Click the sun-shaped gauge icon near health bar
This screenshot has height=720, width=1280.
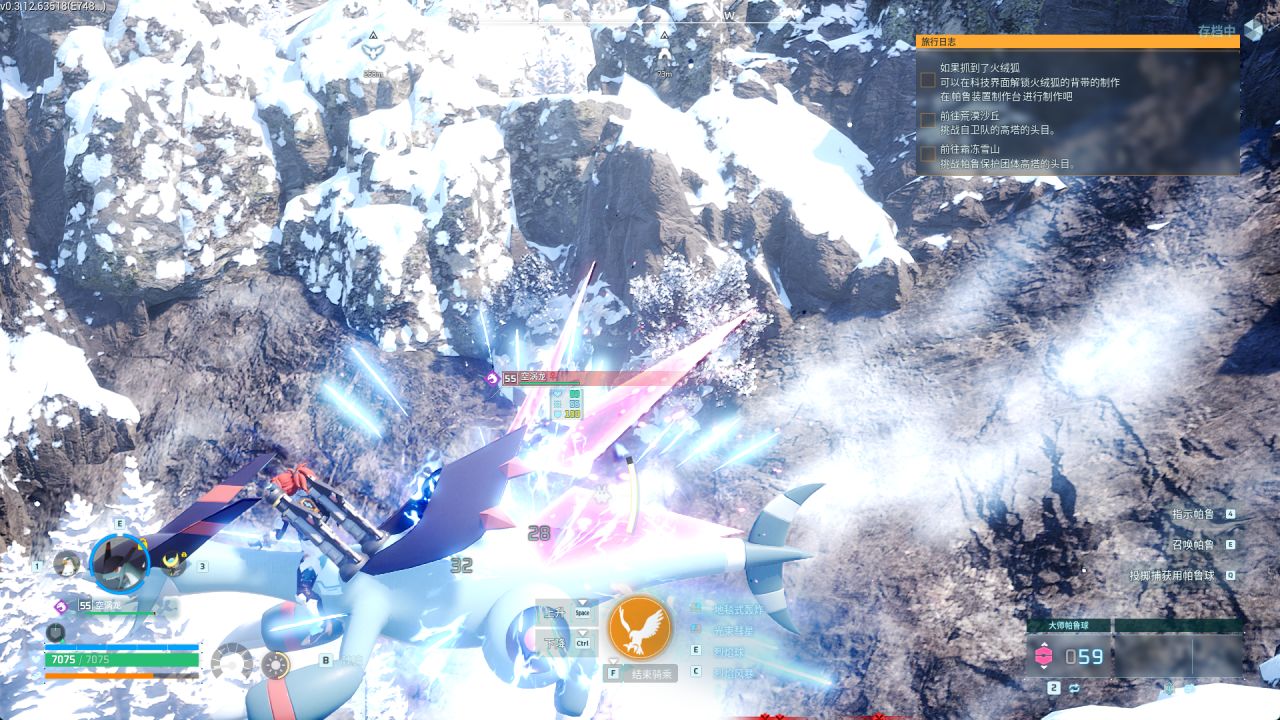tap(275, 665)
